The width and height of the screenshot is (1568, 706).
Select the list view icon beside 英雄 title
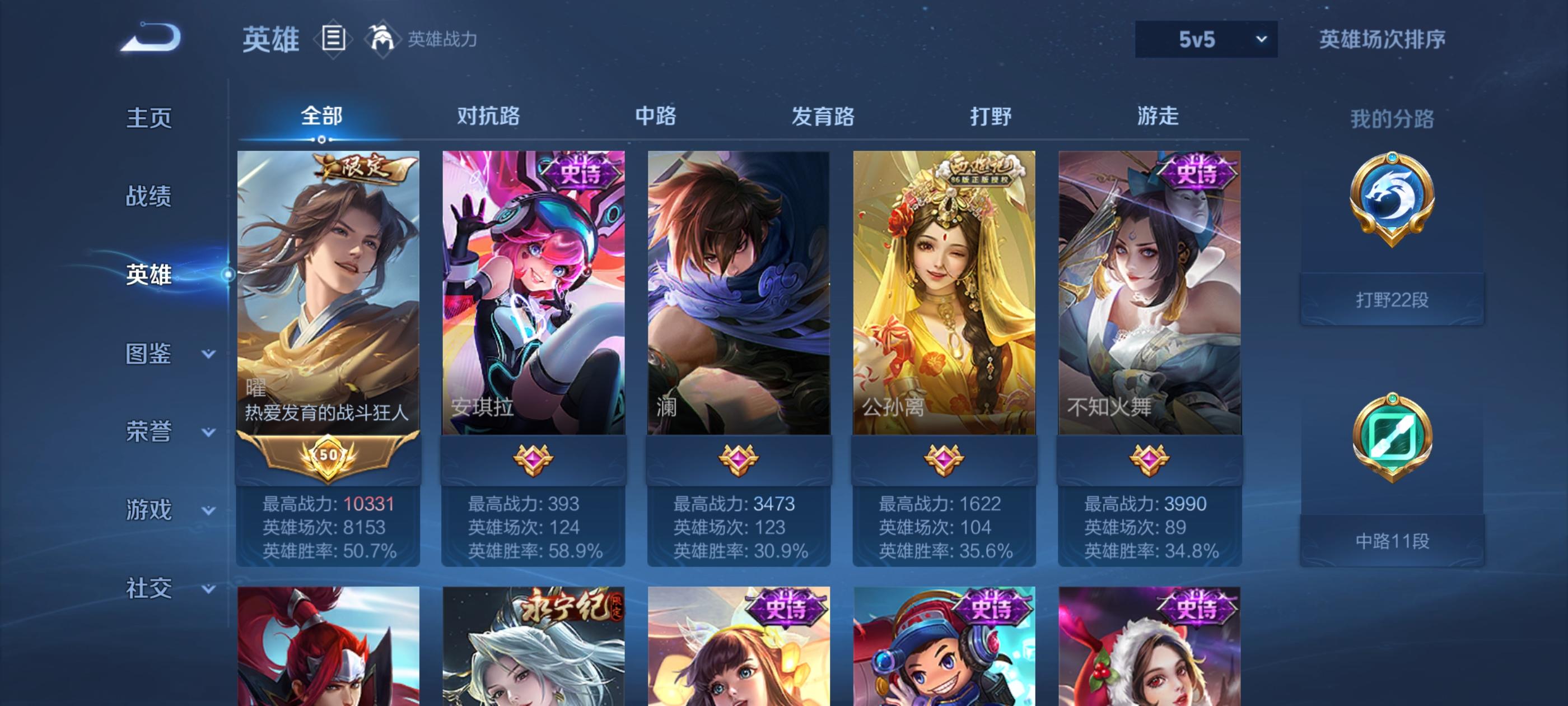click(332, 38)
